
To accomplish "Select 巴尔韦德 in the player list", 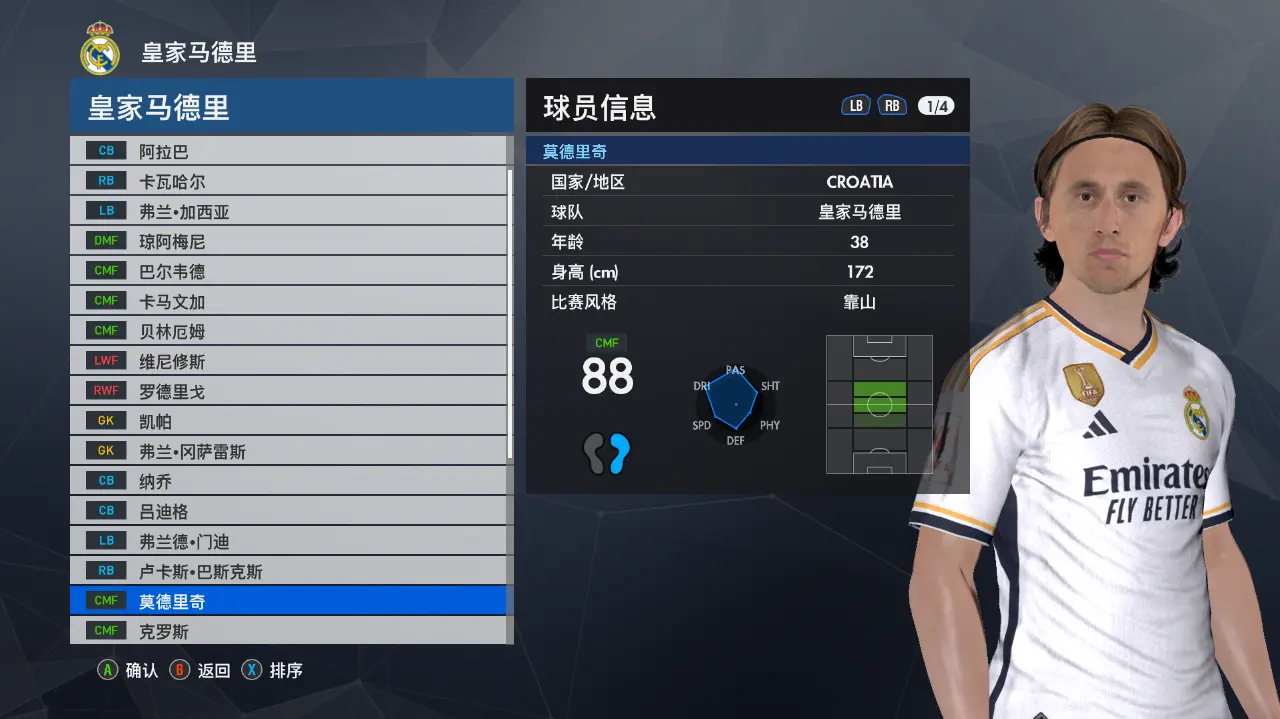I will click(288, 271).
